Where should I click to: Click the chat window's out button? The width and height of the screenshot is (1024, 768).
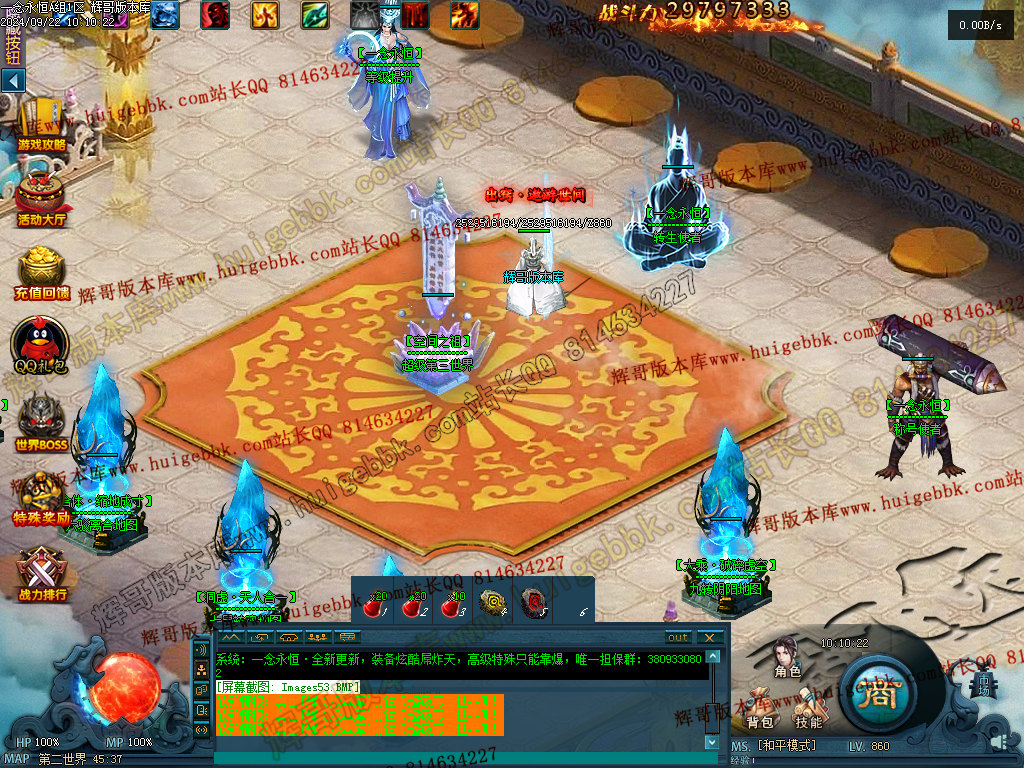pos(678,637)
